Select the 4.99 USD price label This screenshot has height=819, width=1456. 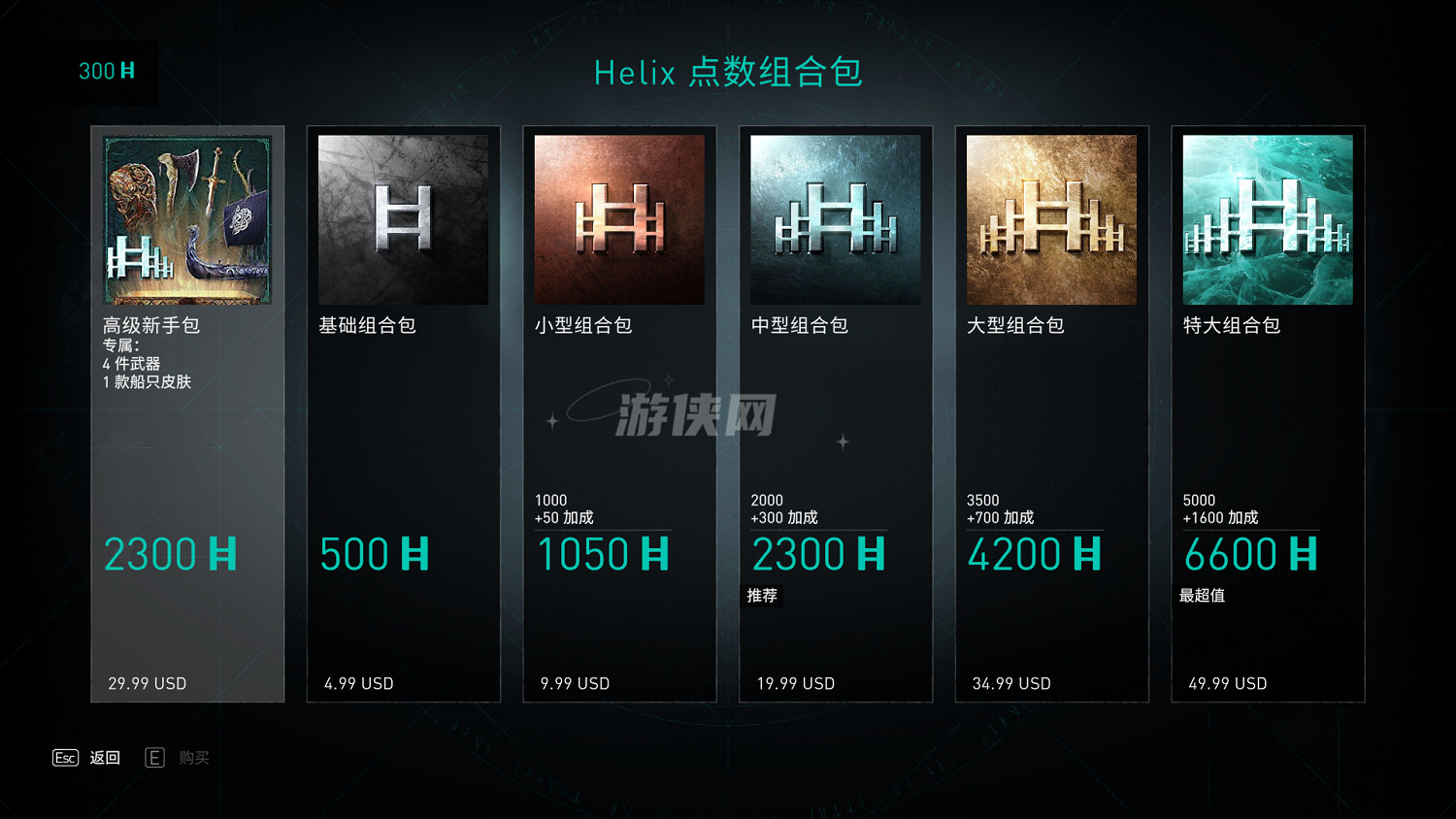tap(358, 683)
